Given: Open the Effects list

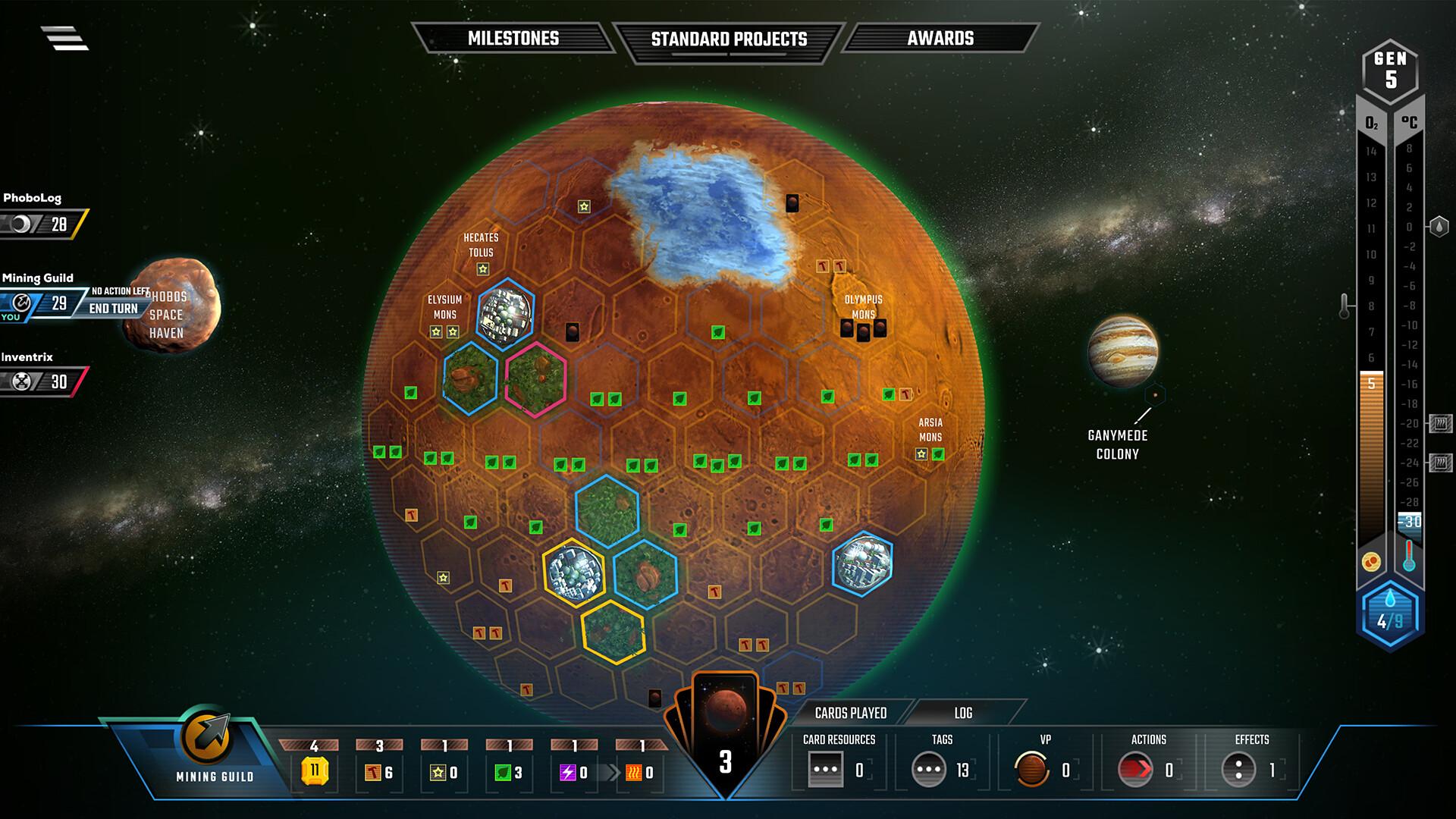Looking at the screenshot, I should pos(1238,770).
